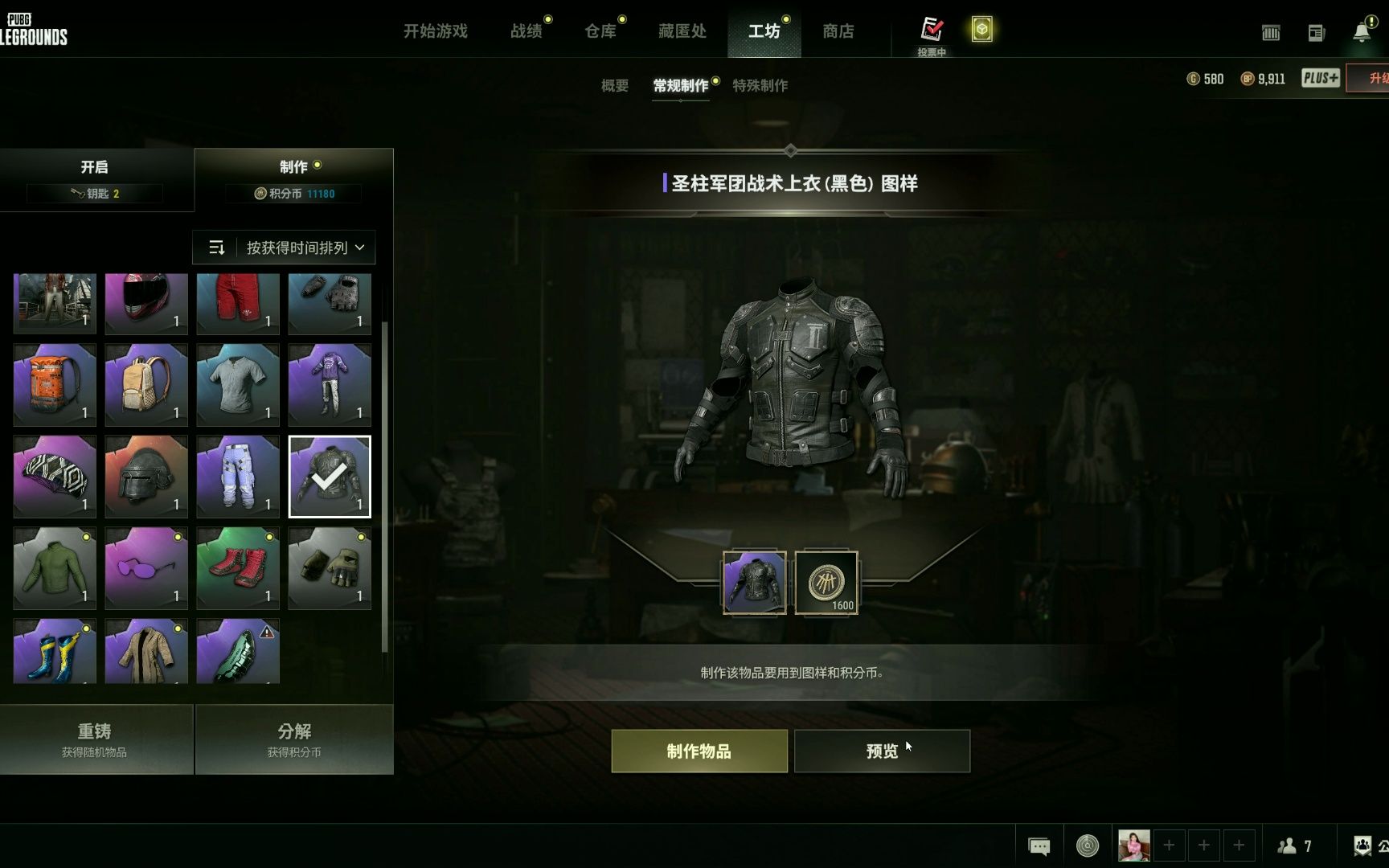Click the 投票中 voting clipboard icon

click(932, 28)
